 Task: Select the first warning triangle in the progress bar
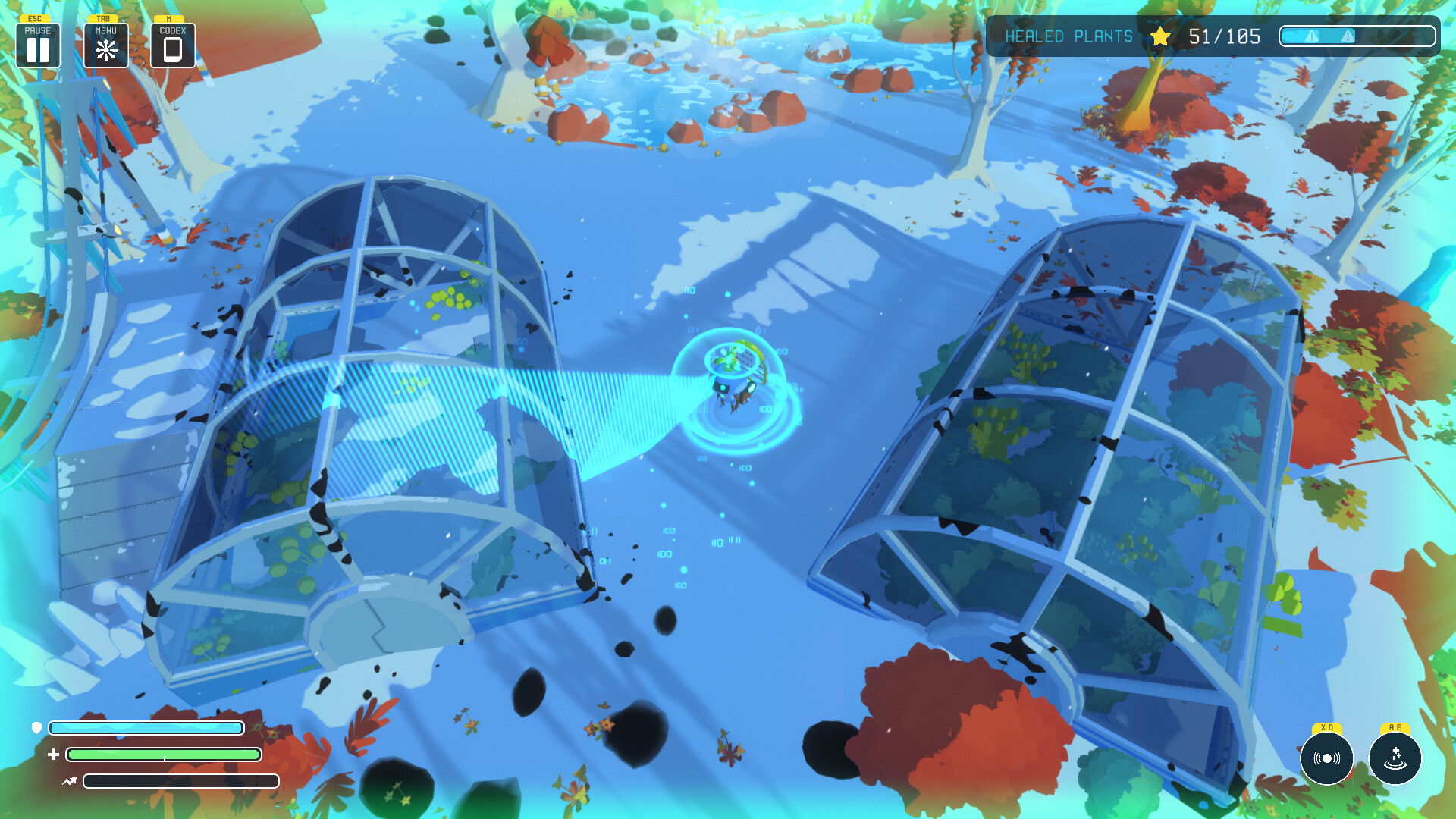click(x=1312, y=36)
